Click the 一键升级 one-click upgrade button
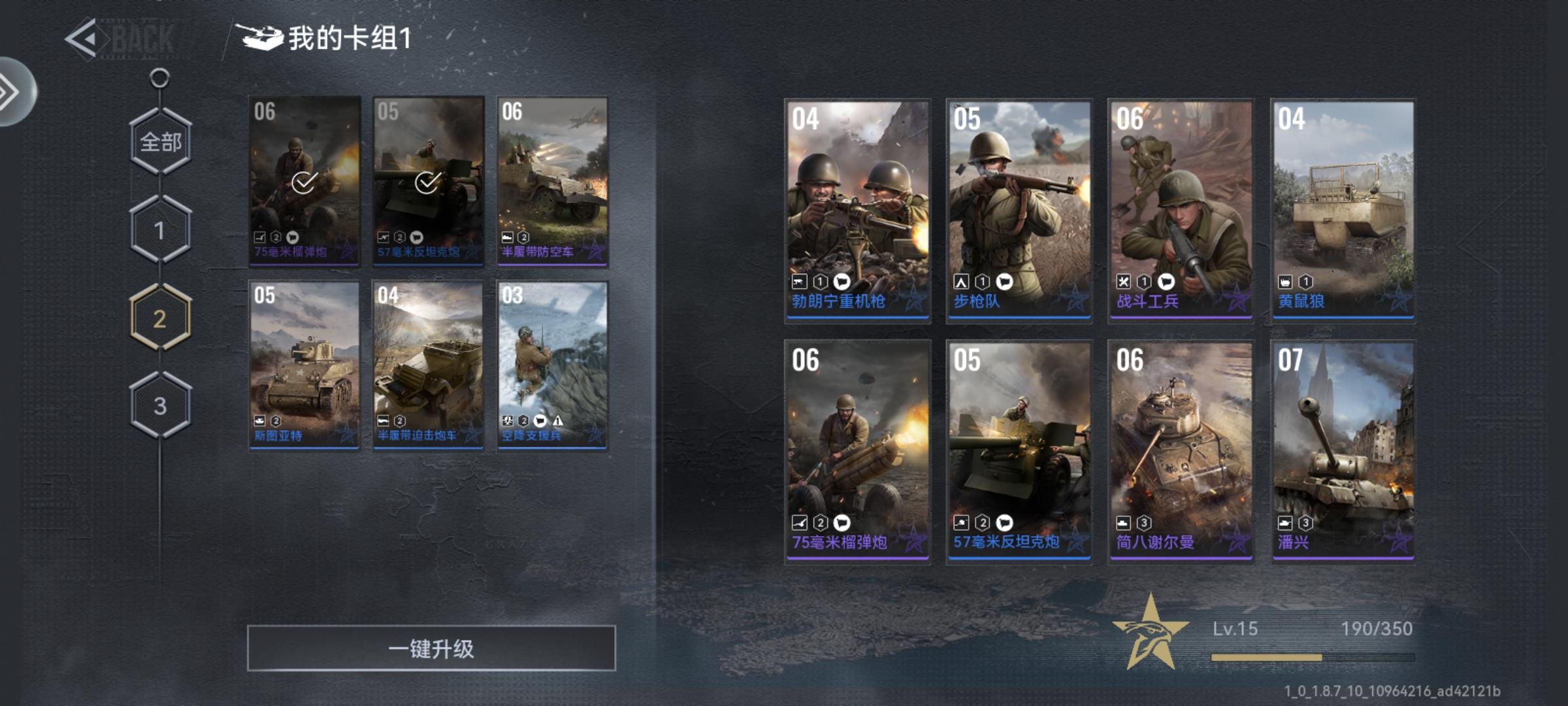The width and height of the screenshot is (1568, 706). (x=431, y=648)
